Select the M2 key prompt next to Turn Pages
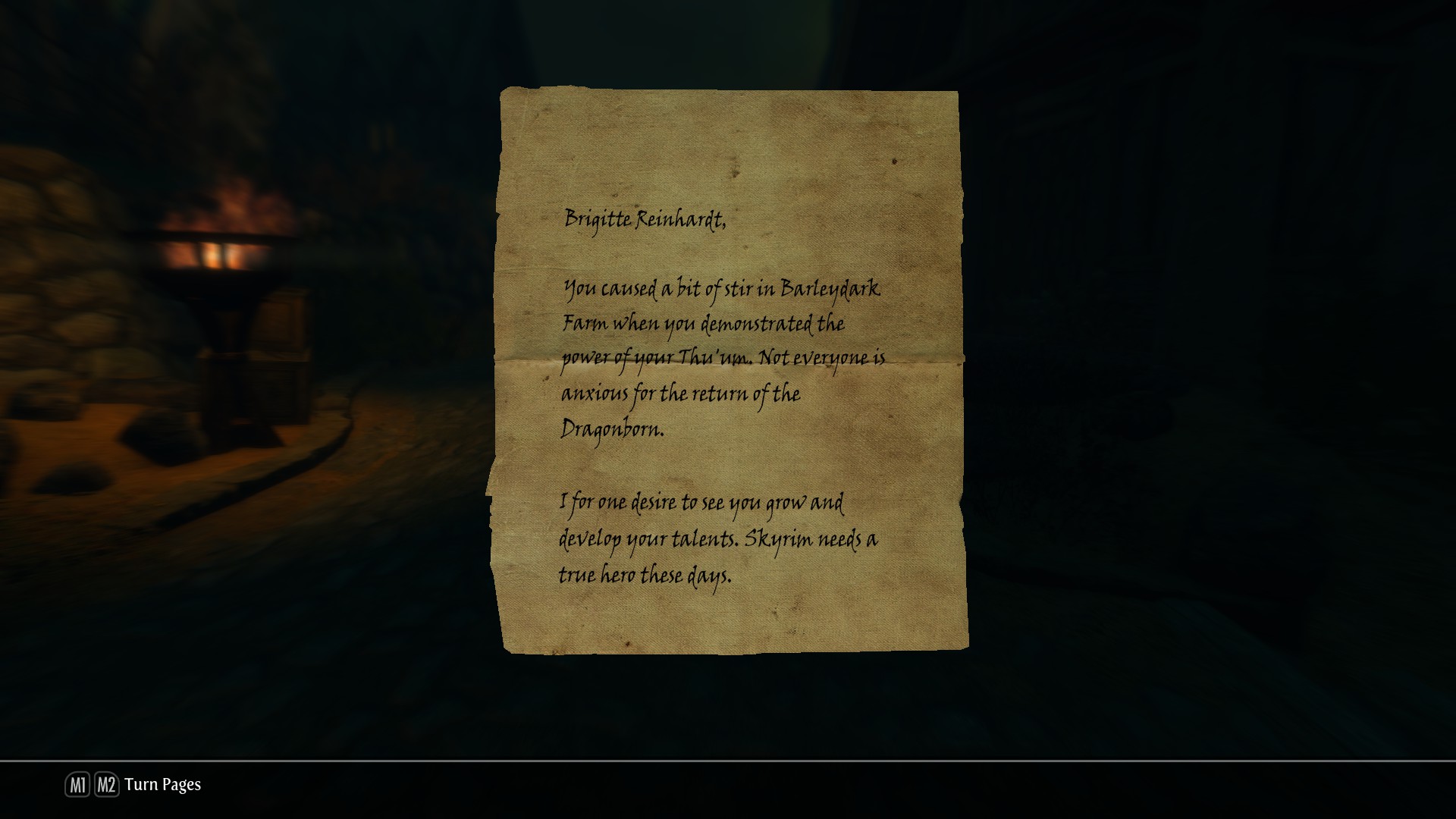Image resolution: width=1456 pixels, height=819 pixels. point(106,785)
